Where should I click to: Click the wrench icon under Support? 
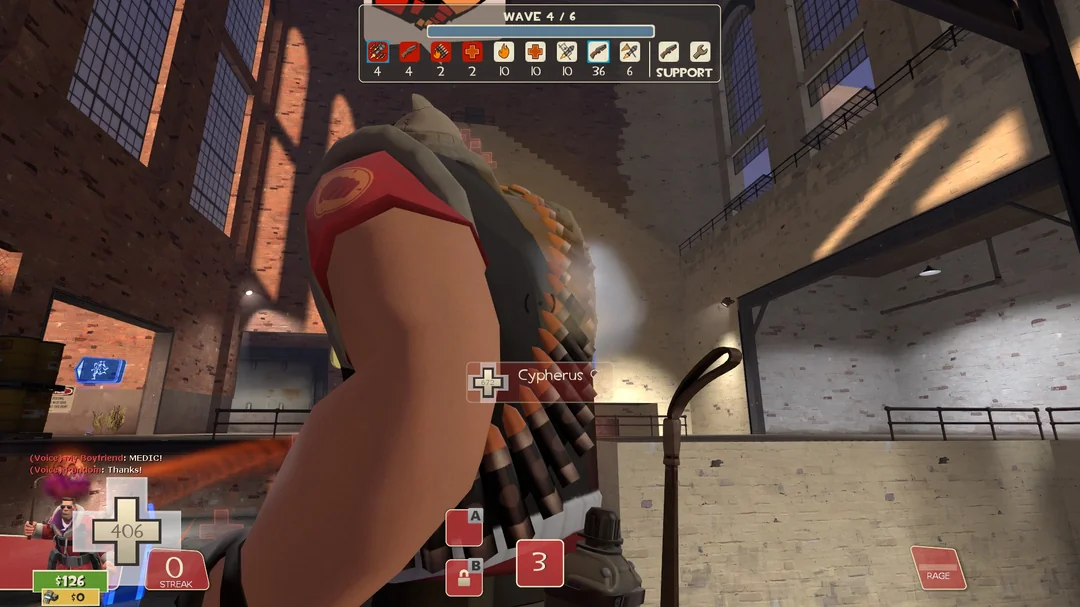[700, 51]
